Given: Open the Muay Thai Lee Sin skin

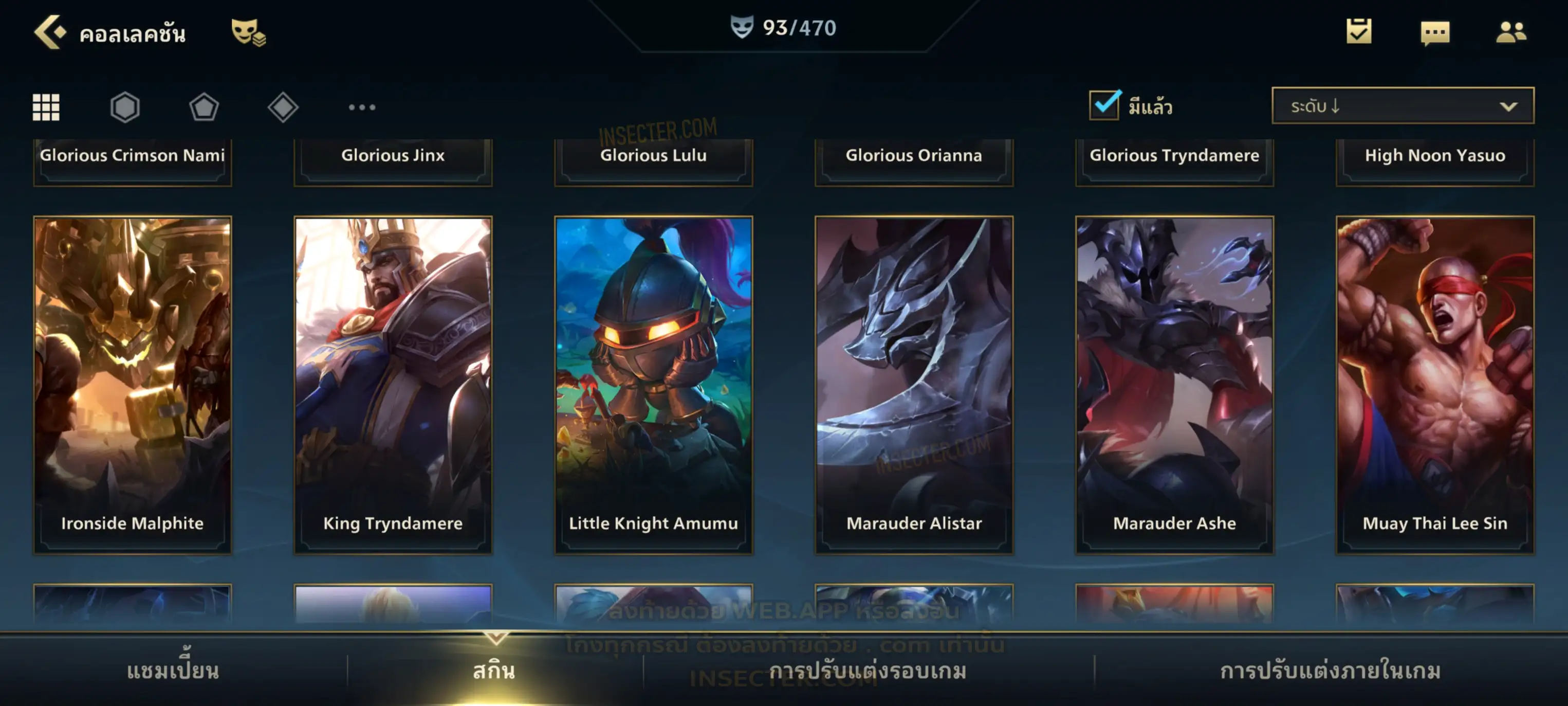Looking at the screenshot, I should tap(1435, 385).
